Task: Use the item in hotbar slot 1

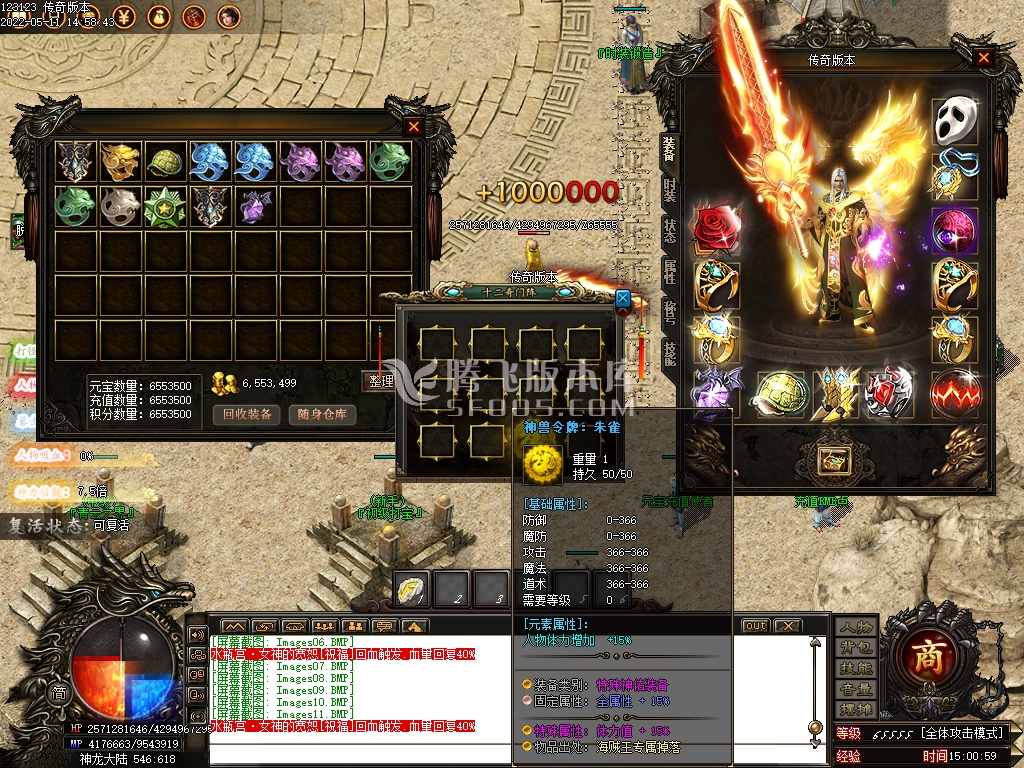Action: coord(411,589)
